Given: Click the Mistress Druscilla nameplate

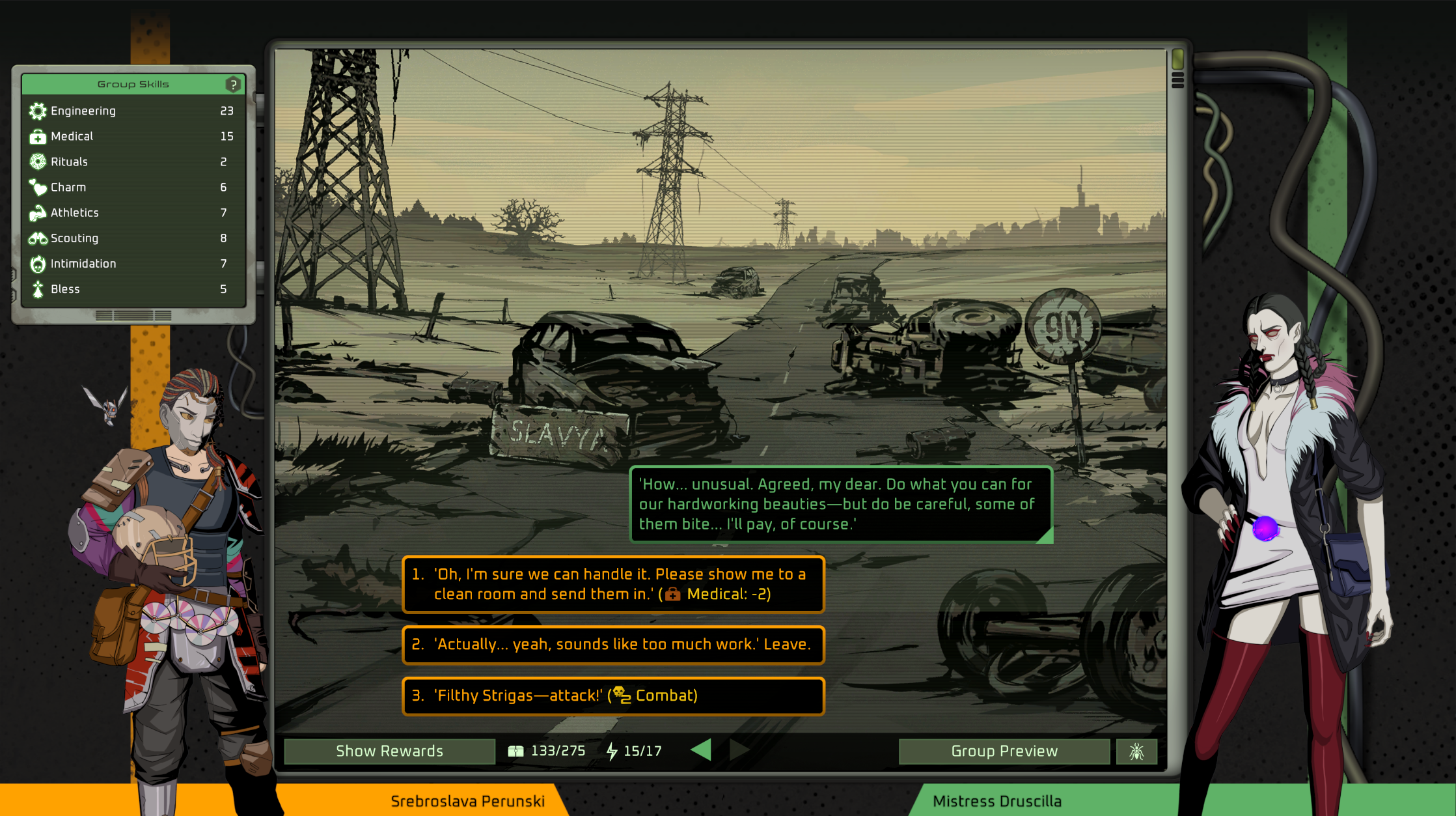Looking at the screenshot, I should tap(998, 801).
